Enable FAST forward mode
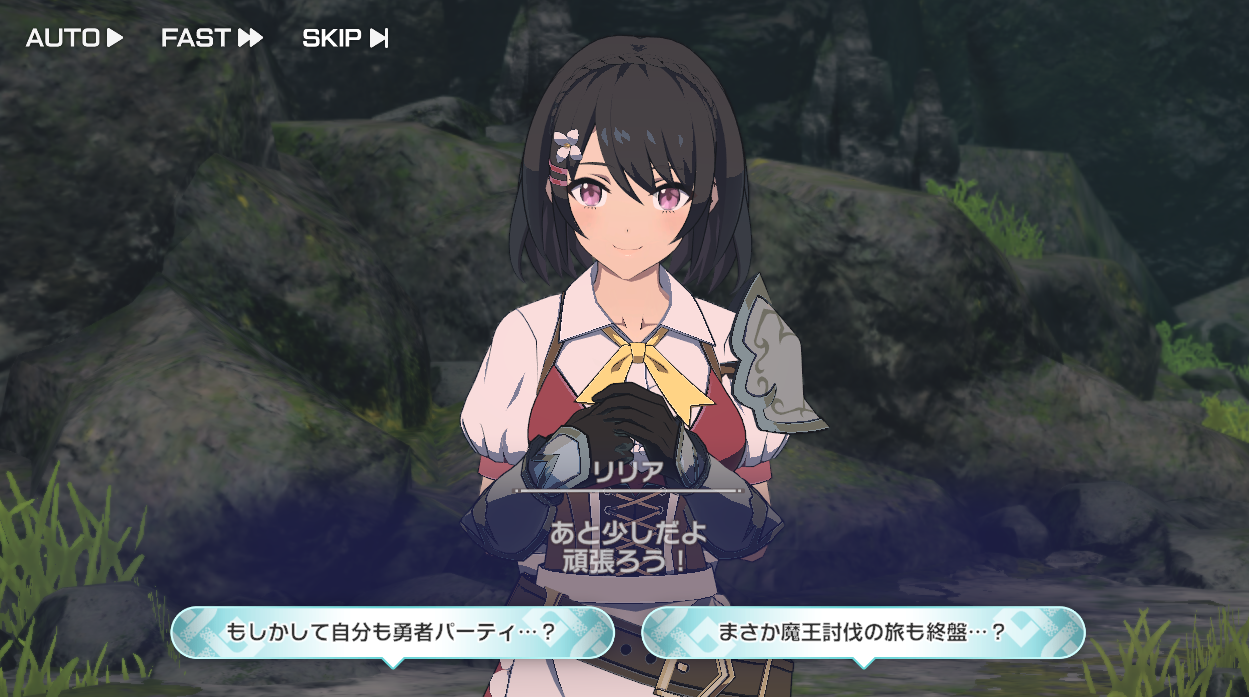 tap(212, 38)
